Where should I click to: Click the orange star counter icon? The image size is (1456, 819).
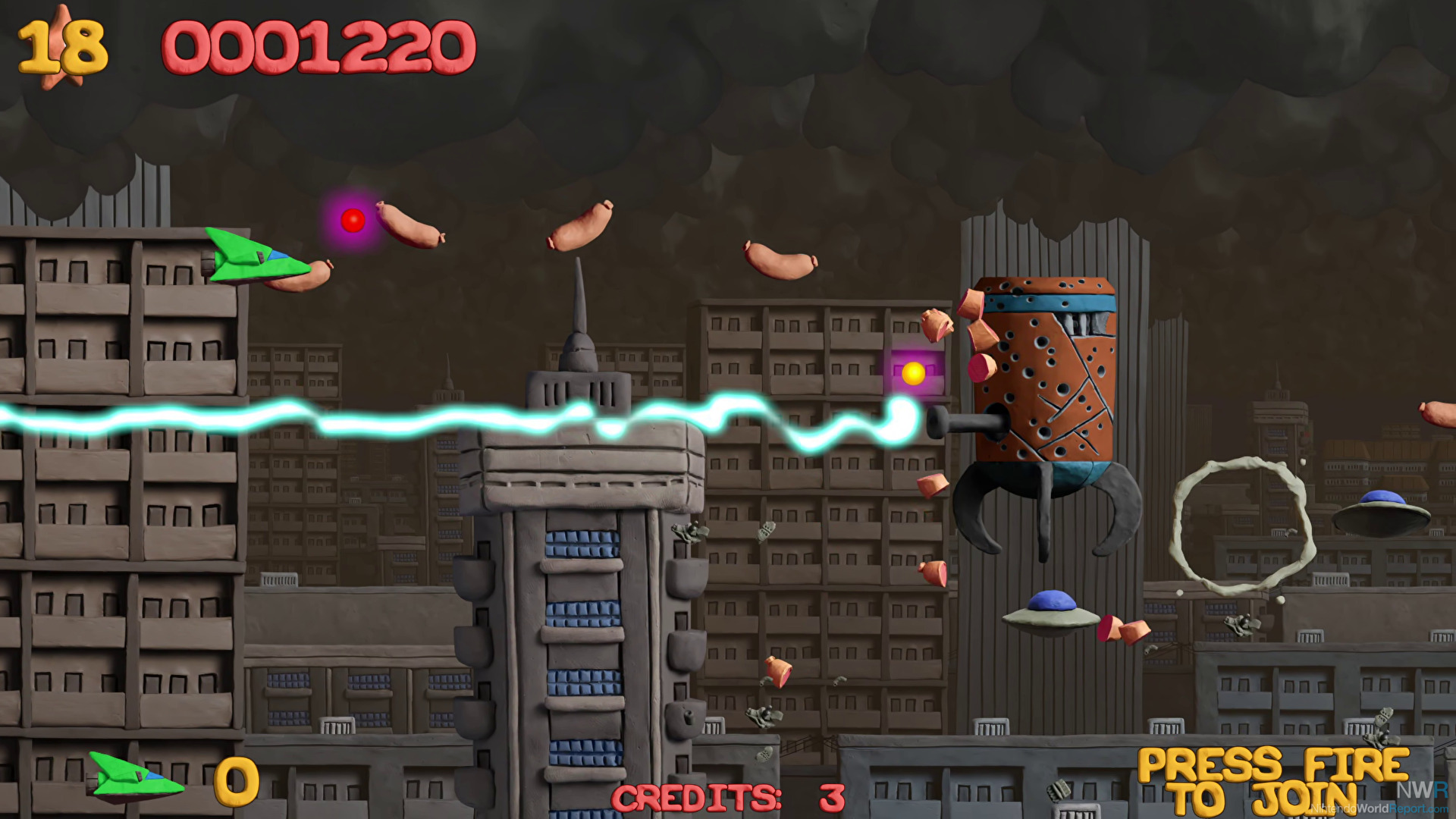(62, 49)
